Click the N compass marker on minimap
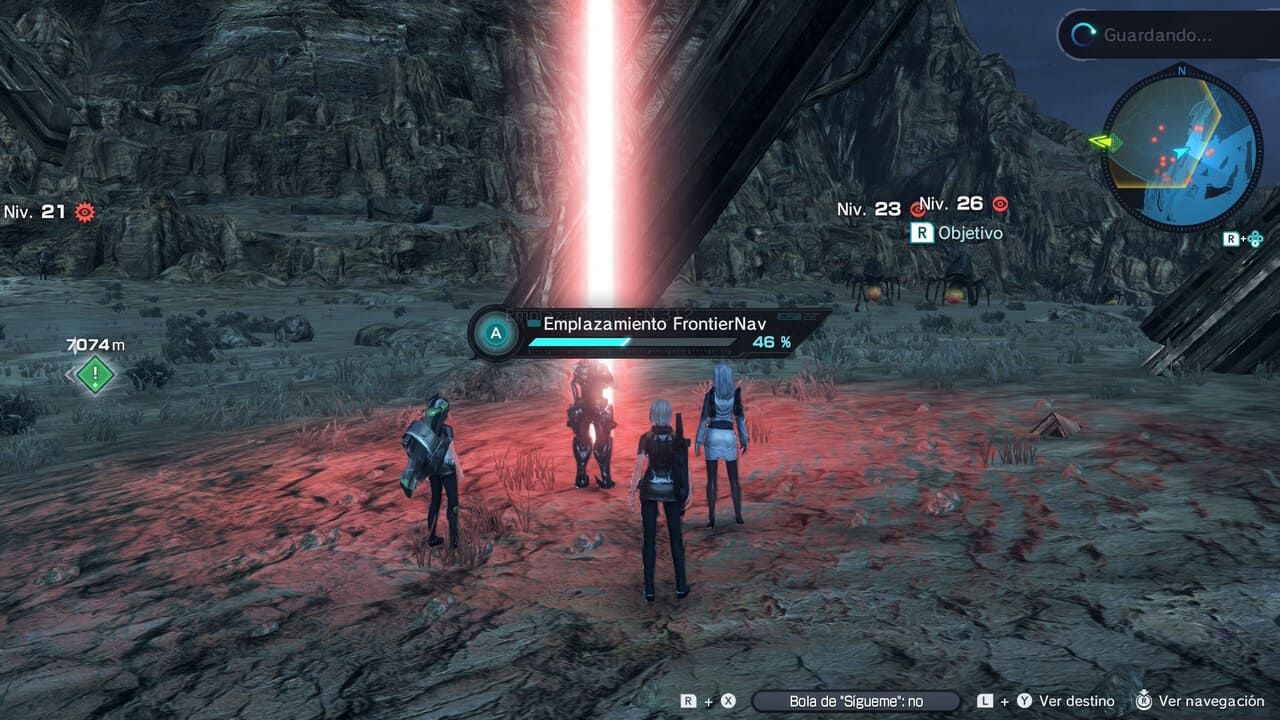The height and width of the screenshot is (720, 1280). click(x=1182, y=72)
